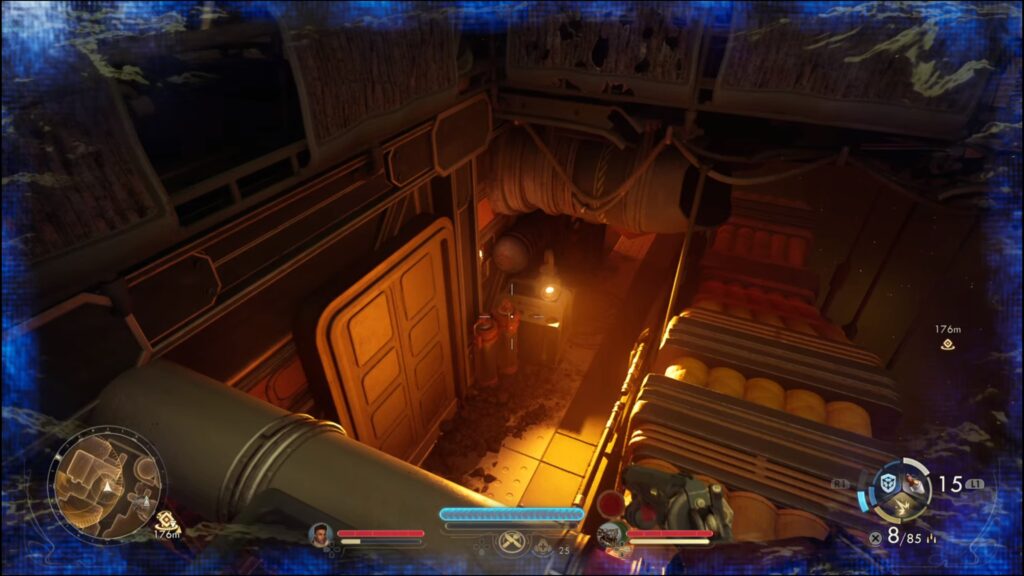Click the crossed-tools icon under the blue bar
Viewport: 1024px width, 576px height.
click(511, 541)
